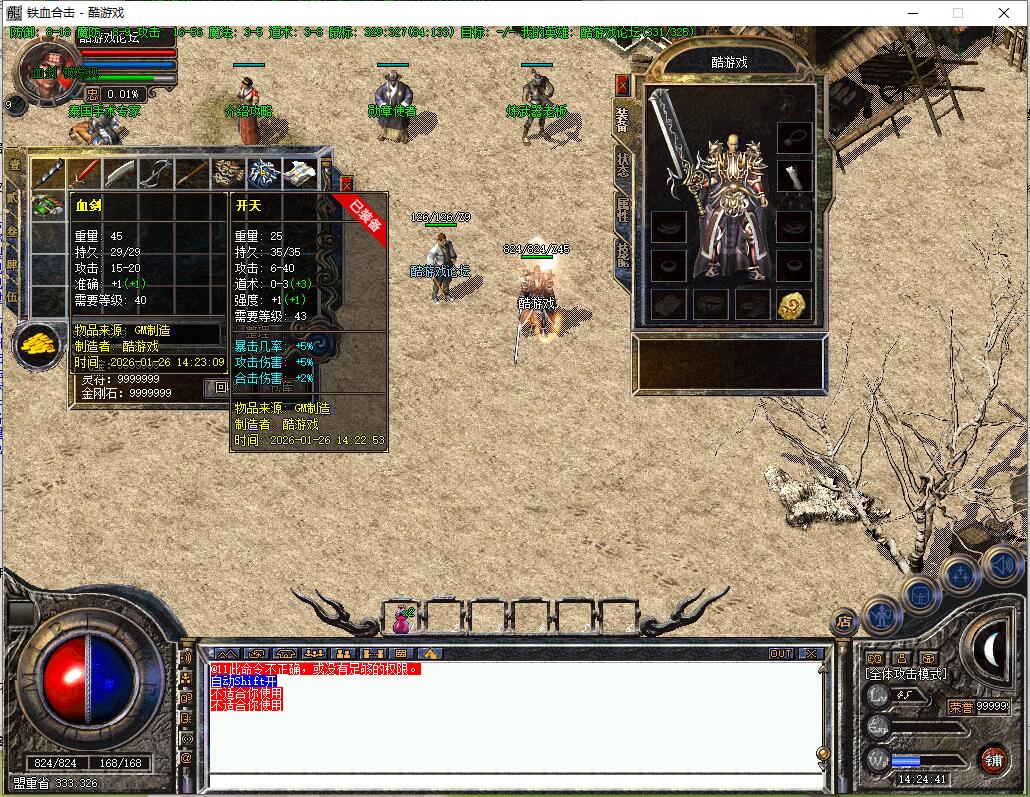Close the character equipment panel

click(623, 85)
